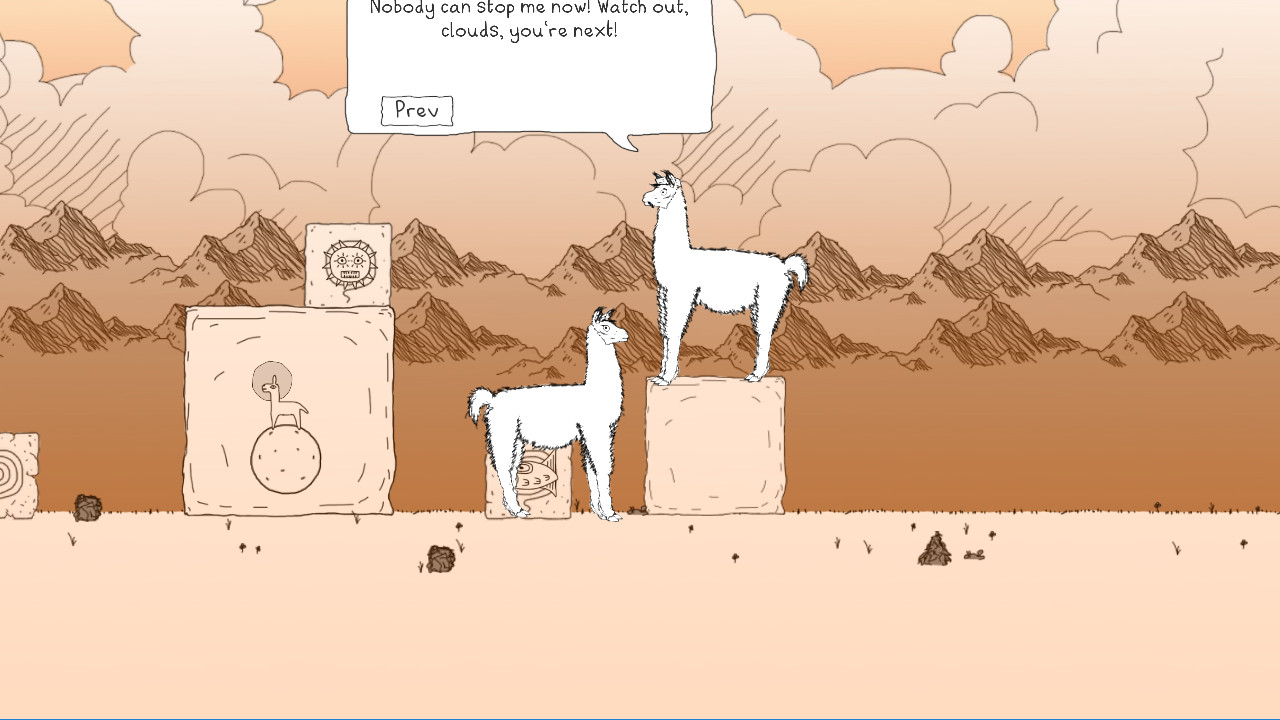This screenshot has width=1280, height=720.
Task: Click the speech bubble's pointed tail
Action: pos(630,142)
